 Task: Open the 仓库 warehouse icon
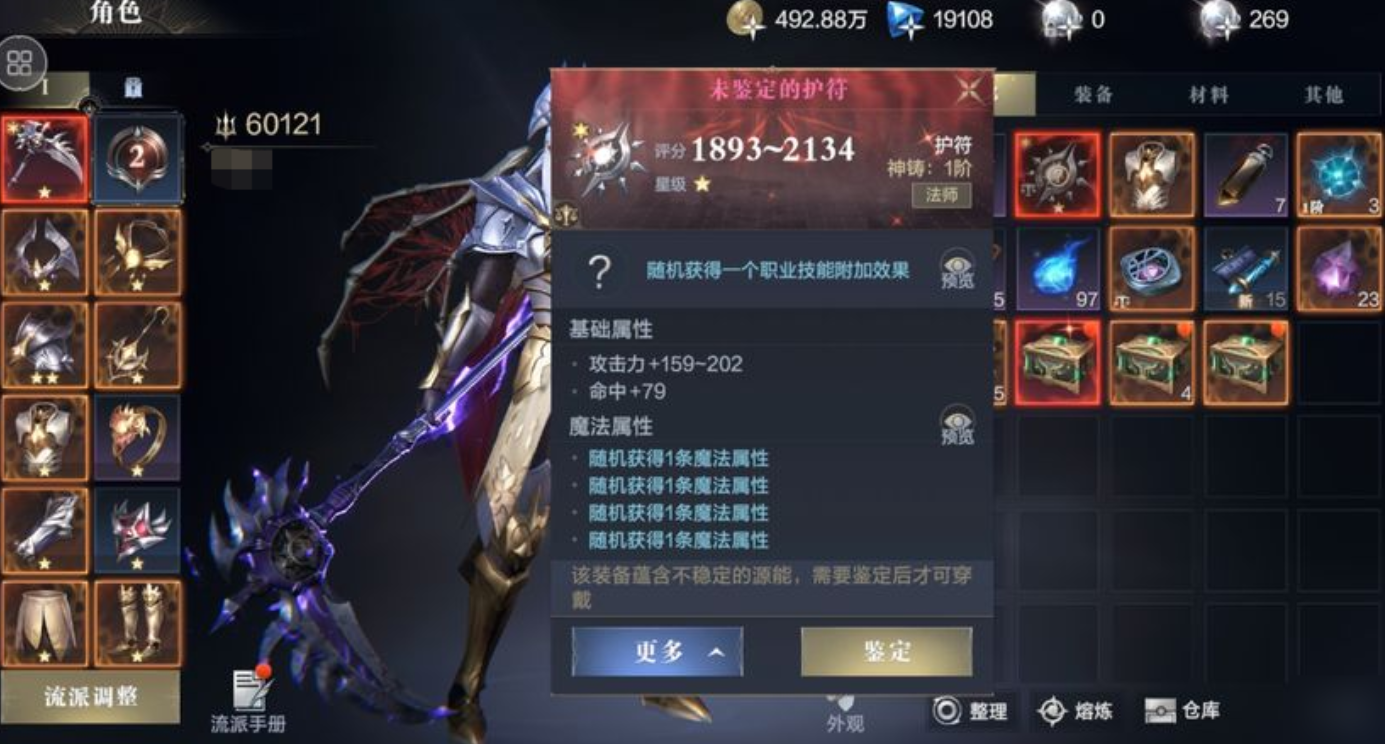pyautogui.click(x=1161, y=711)
